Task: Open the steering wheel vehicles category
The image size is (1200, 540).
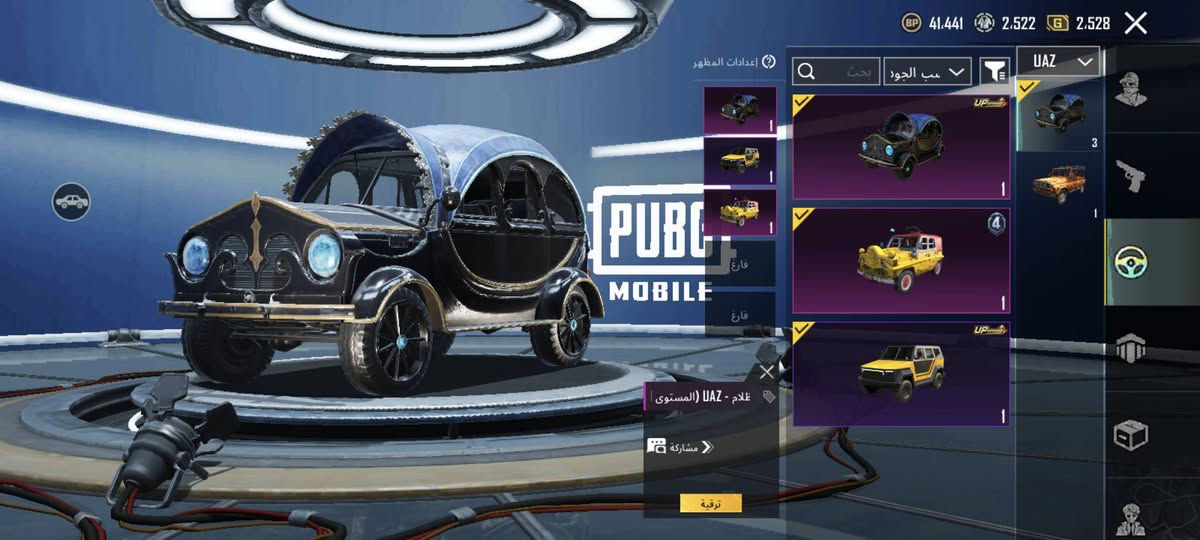Action: click(x=1131, y=262)
